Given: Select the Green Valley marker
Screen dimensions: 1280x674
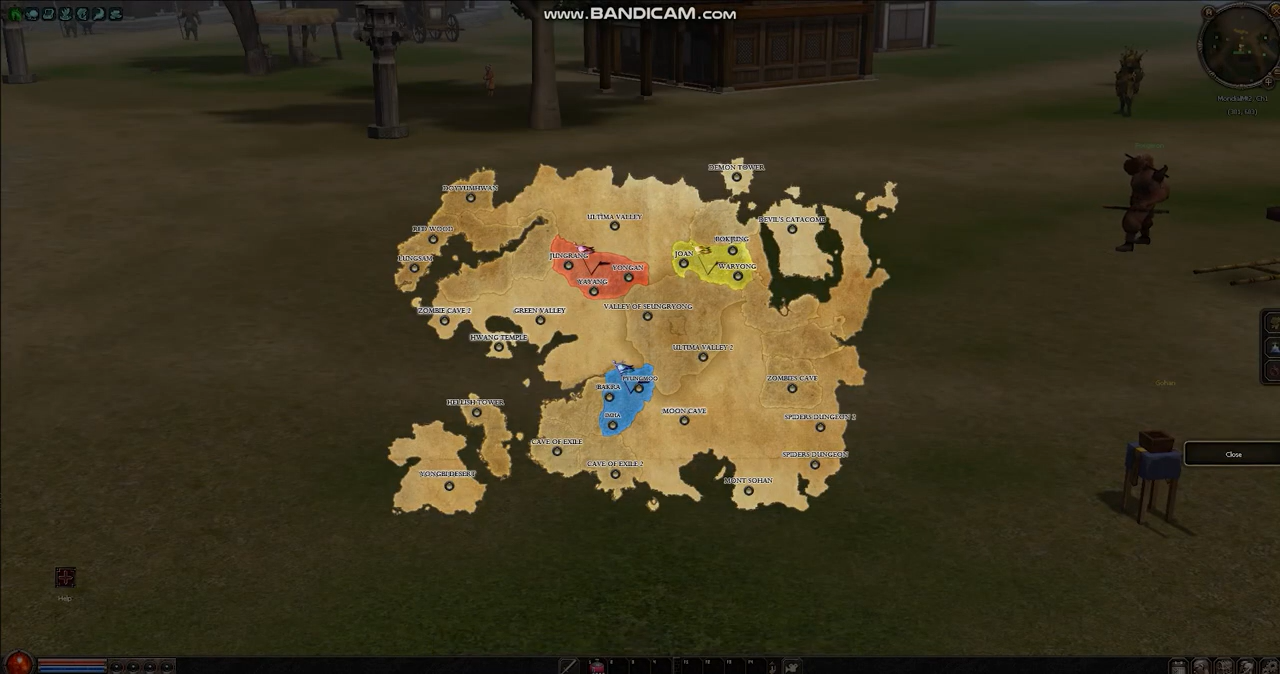Looking at the screenshot, I should click(x=540, y=320).
